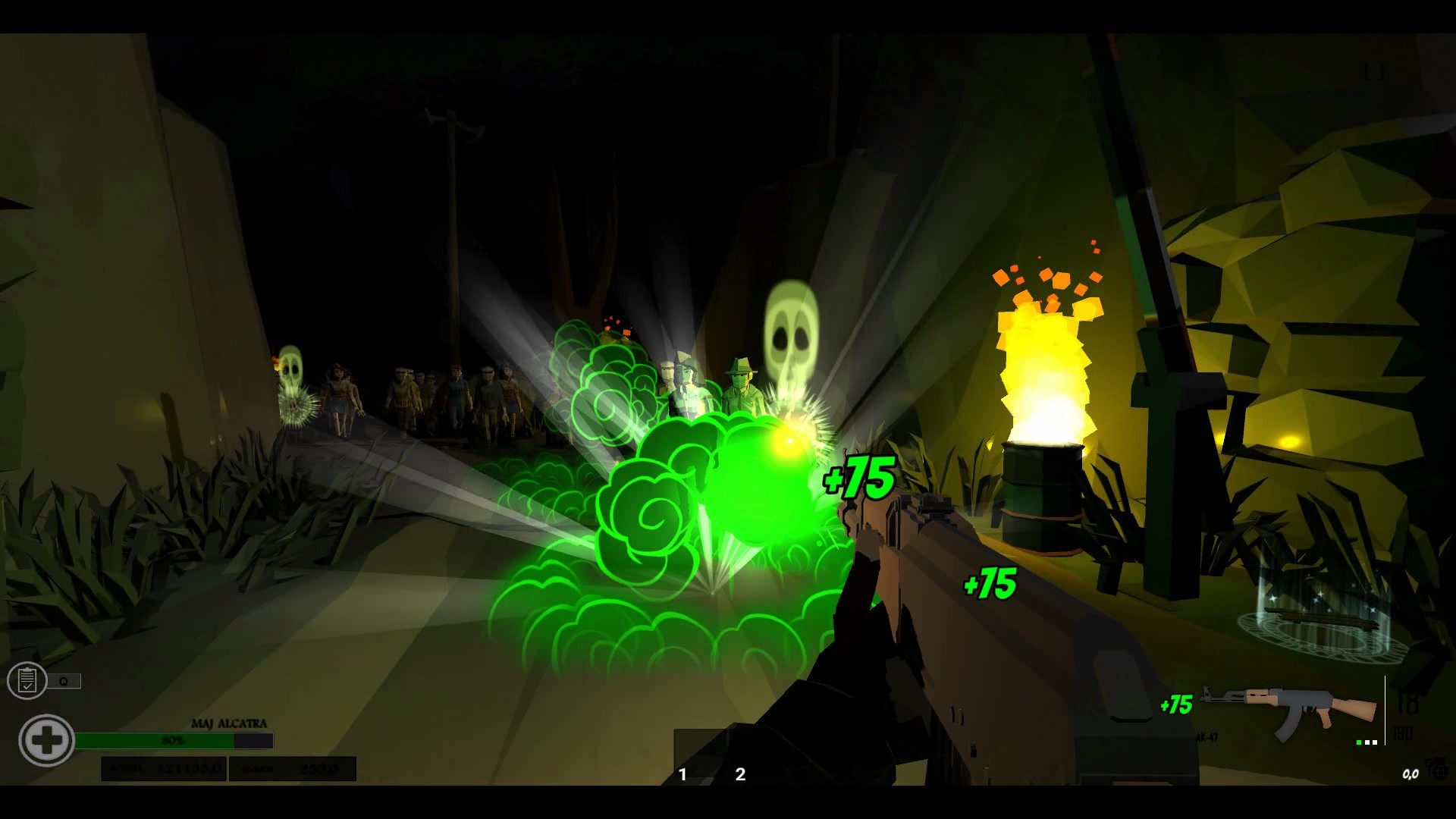Screen dimensions: 1456x819
Task: Click MAJ ALCATRA's 80% health bar
Action: click(x=174, y=739)
